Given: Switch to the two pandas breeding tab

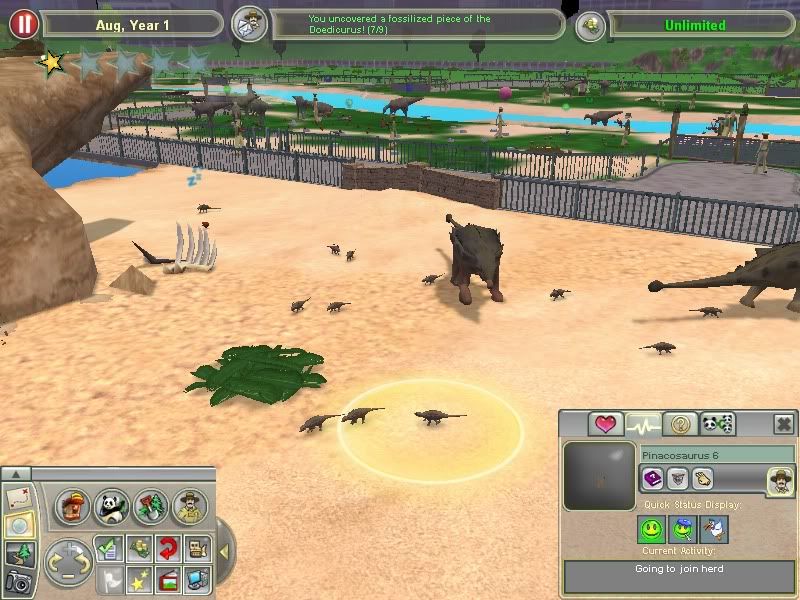Looking at the screenshot, I should 718,424.
